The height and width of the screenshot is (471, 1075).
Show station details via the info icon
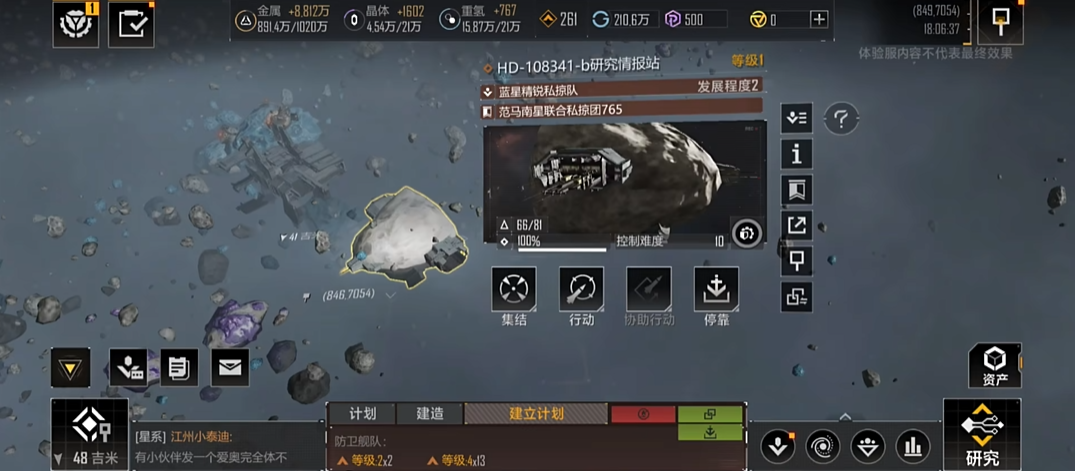click(796, 154)
